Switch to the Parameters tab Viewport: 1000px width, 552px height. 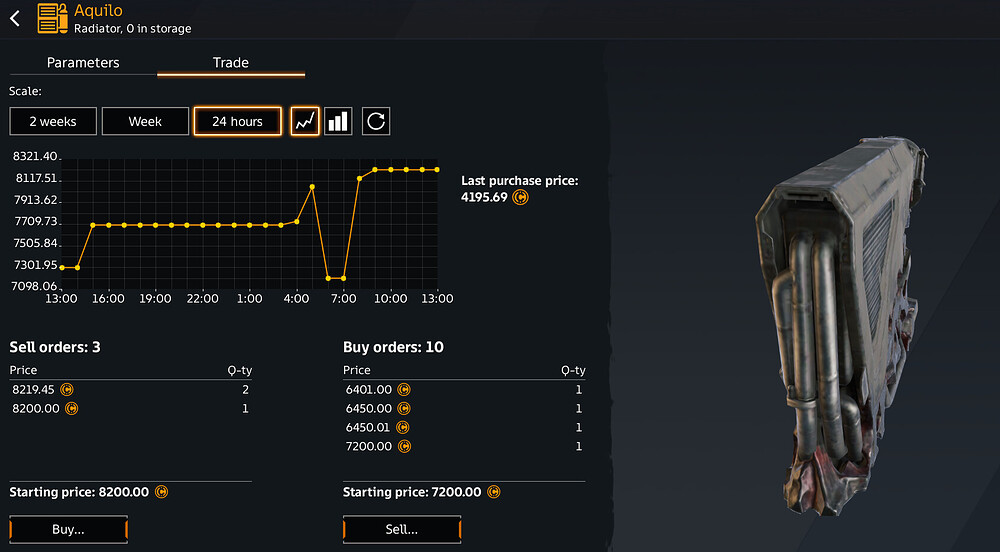point(83,62)
